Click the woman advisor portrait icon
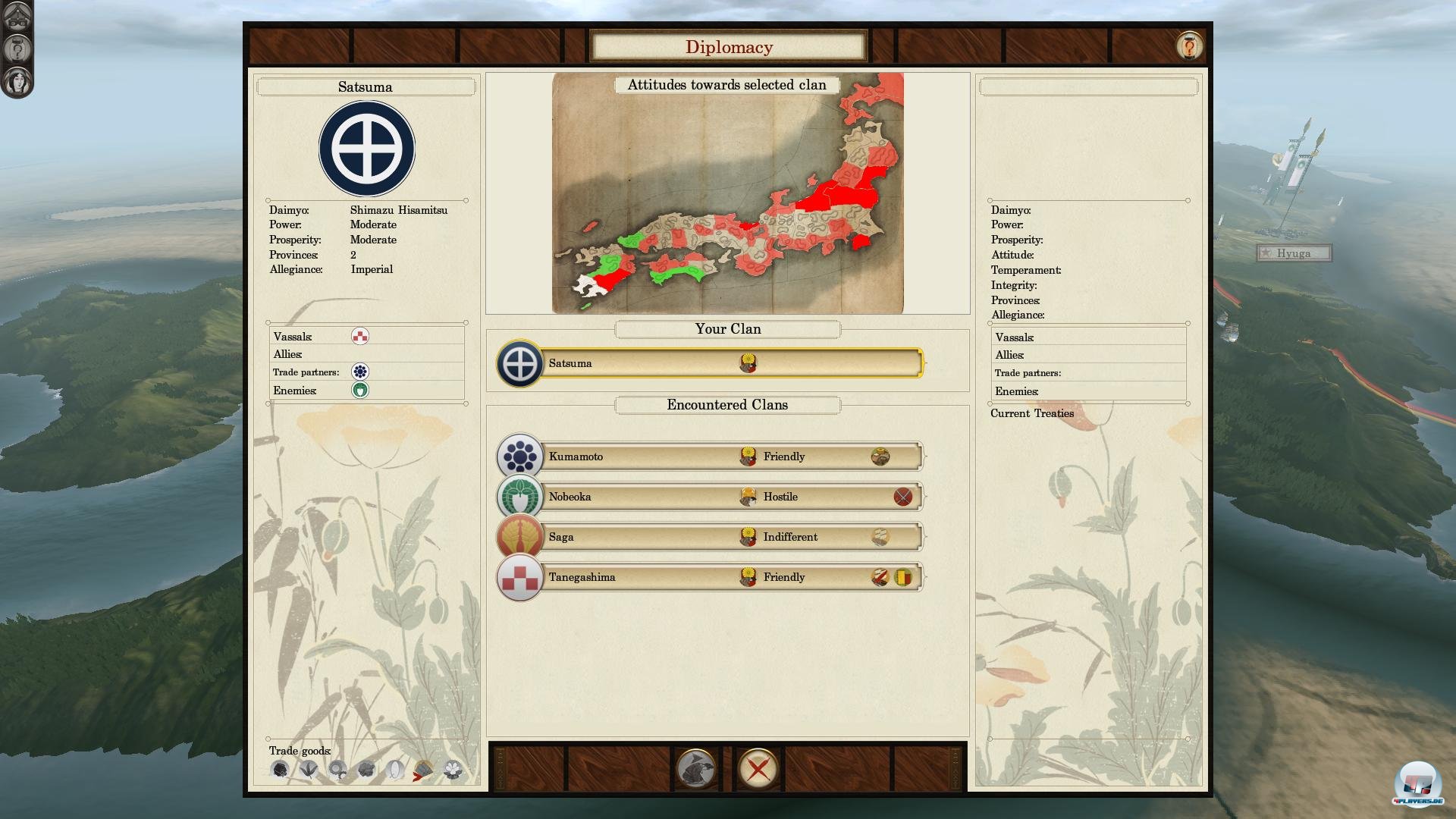This screenshot has height=819, width=1456. point(17,81)
